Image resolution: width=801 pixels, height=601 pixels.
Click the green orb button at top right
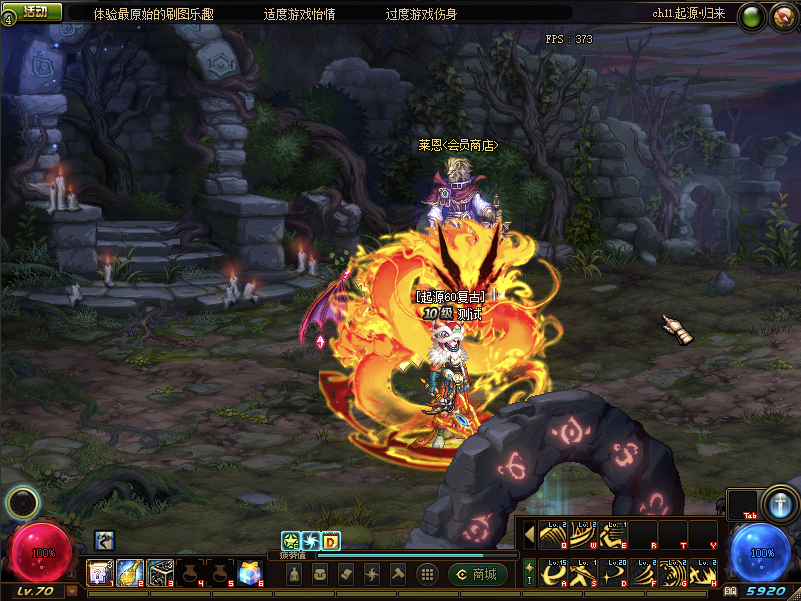coord(753,15)
